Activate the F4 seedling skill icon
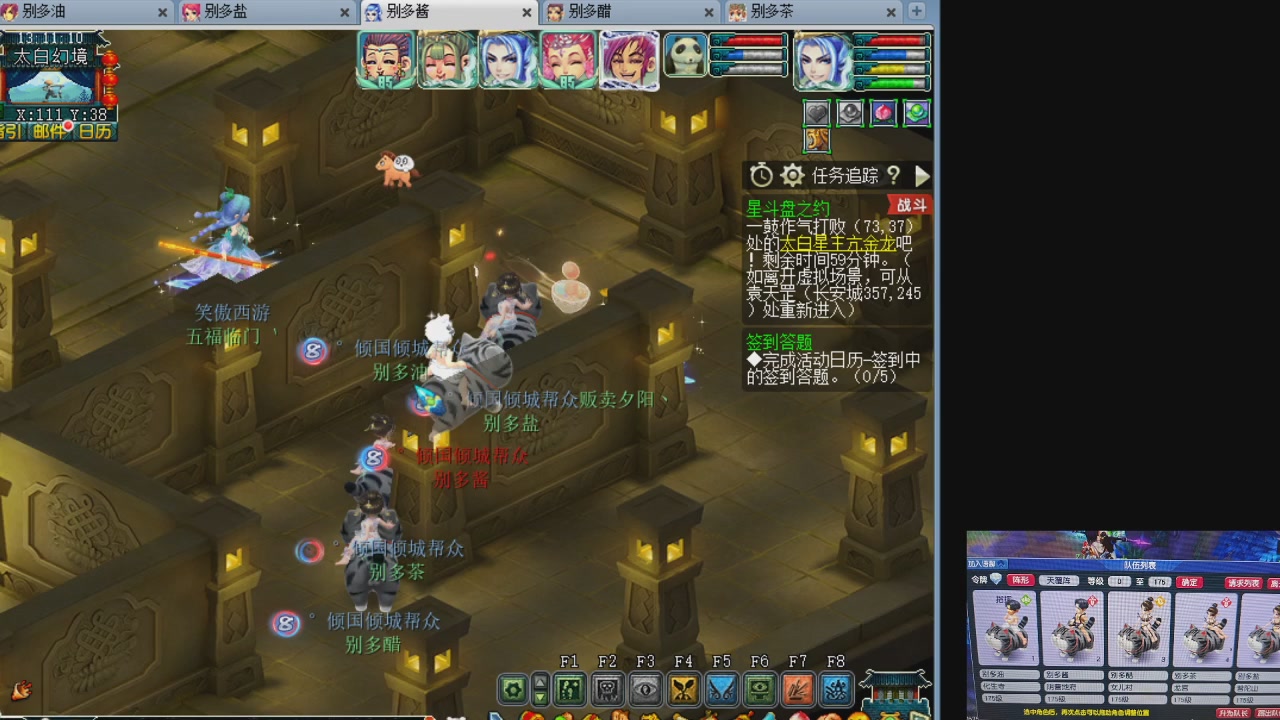Image resolution: width=1280 pixels, height=720 pixels. click(x=682, y=688)
